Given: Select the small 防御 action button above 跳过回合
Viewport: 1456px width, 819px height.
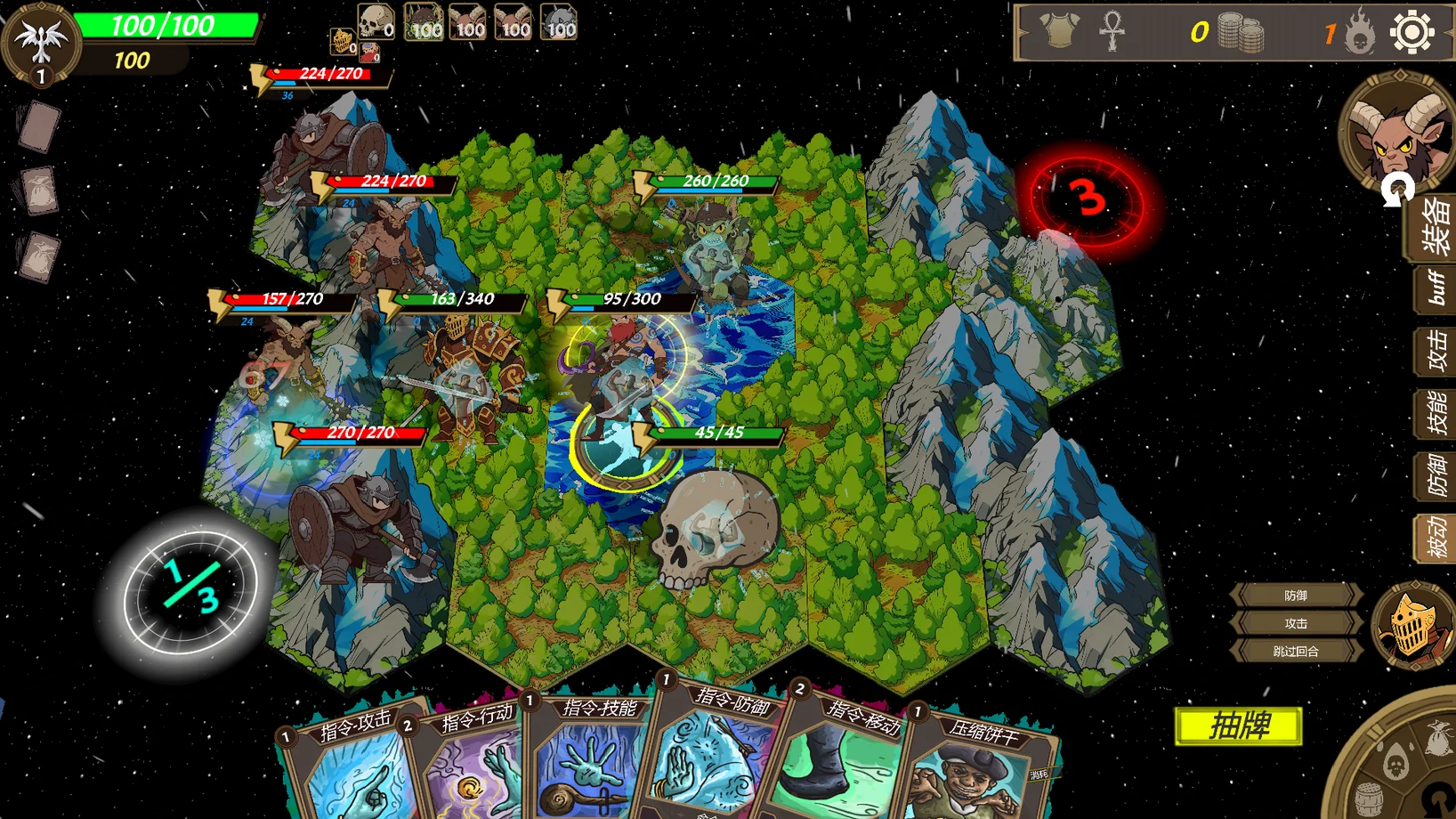Looking at the screenshot, I should click(x=1295, y=596).
